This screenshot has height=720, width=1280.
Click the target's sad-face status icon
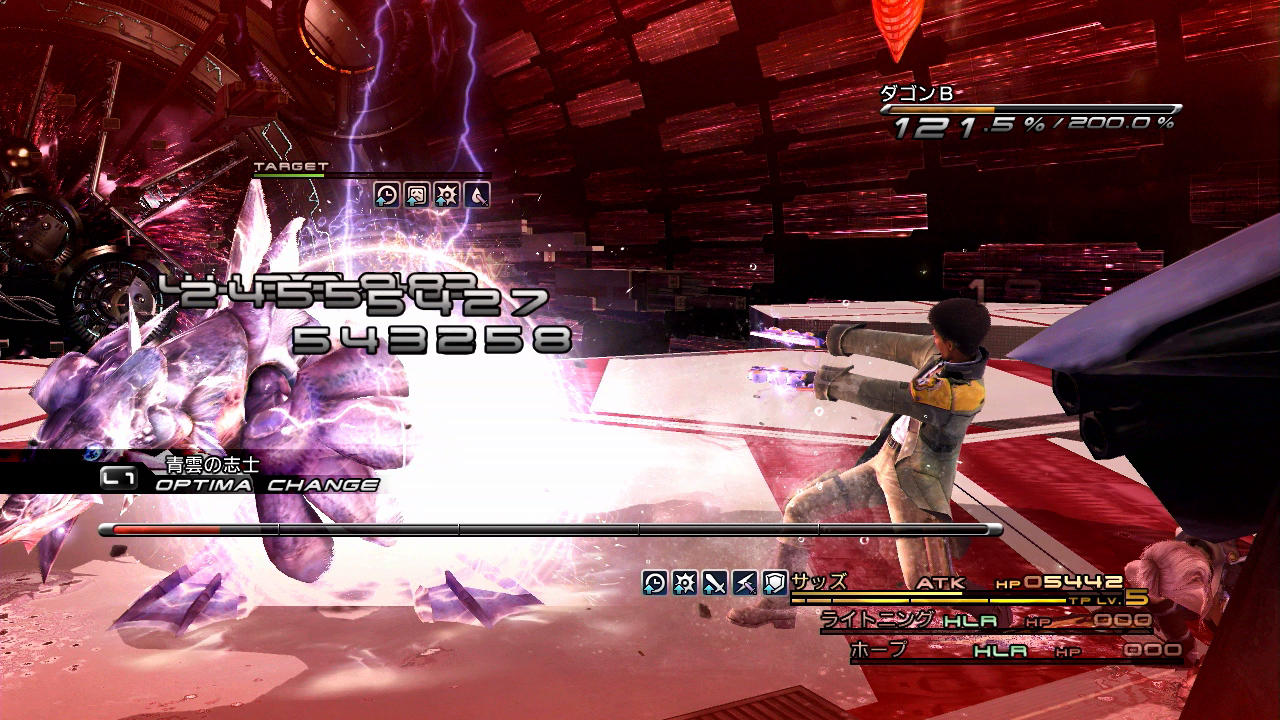pos(416,195)
